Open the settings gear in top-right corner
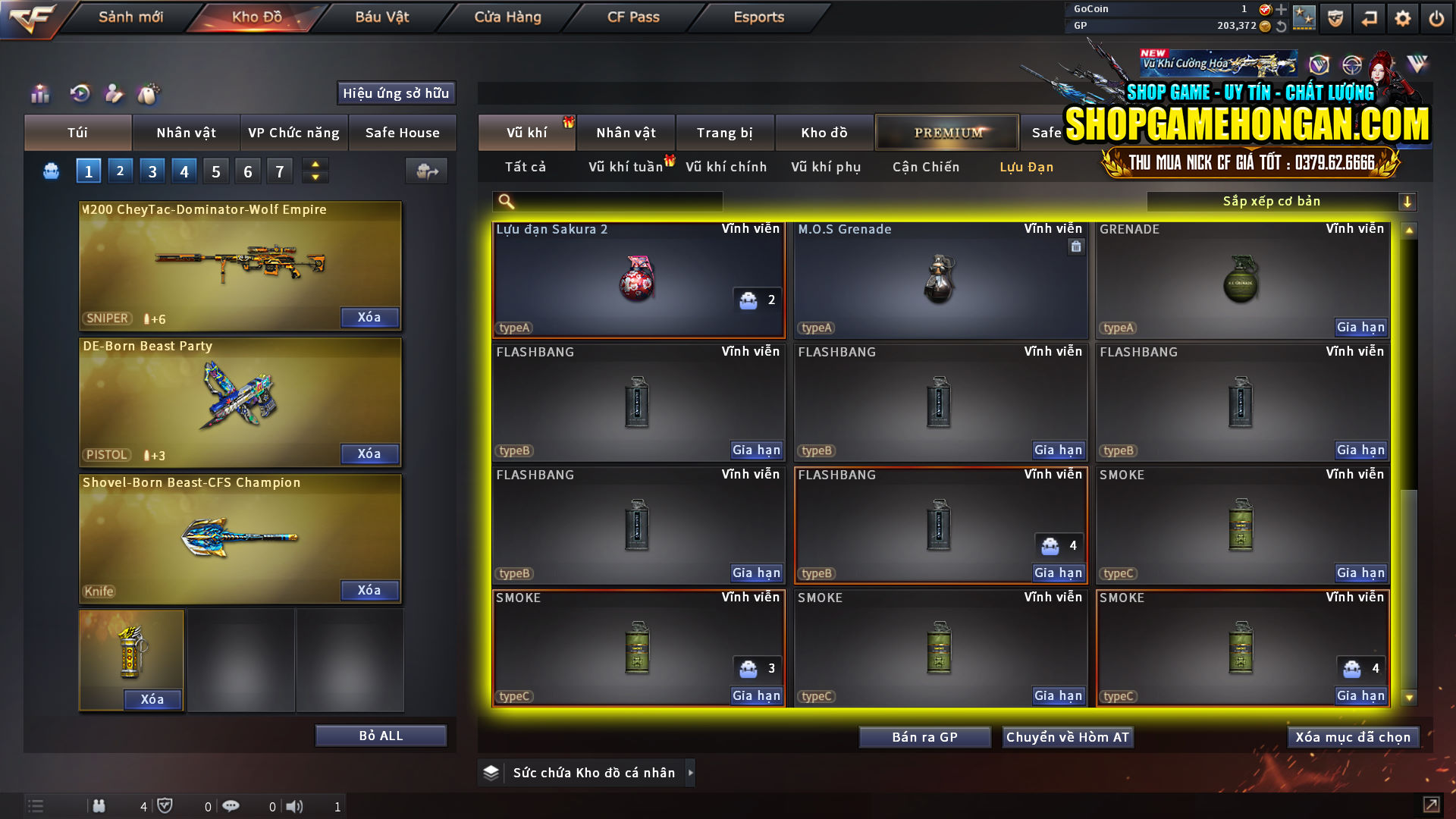This screenshot has height=819, width=1456. point(1403,17)
